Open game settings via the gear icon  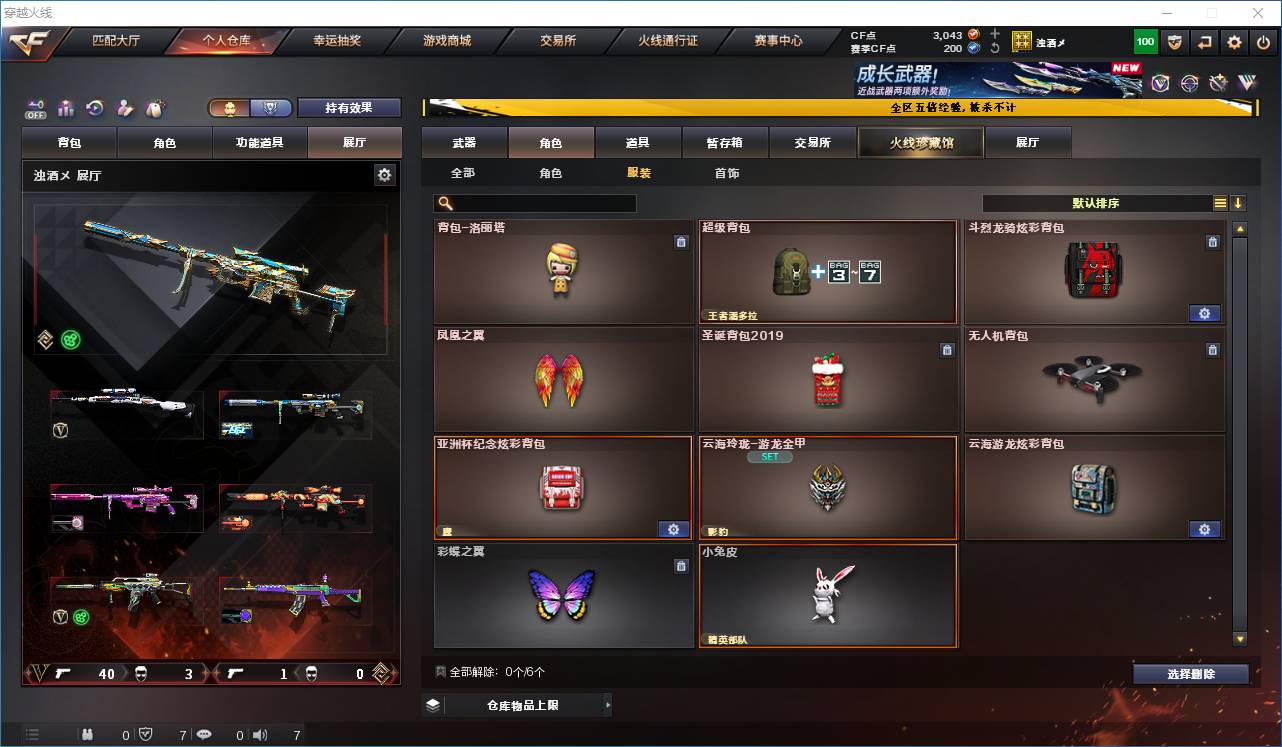1233,42
